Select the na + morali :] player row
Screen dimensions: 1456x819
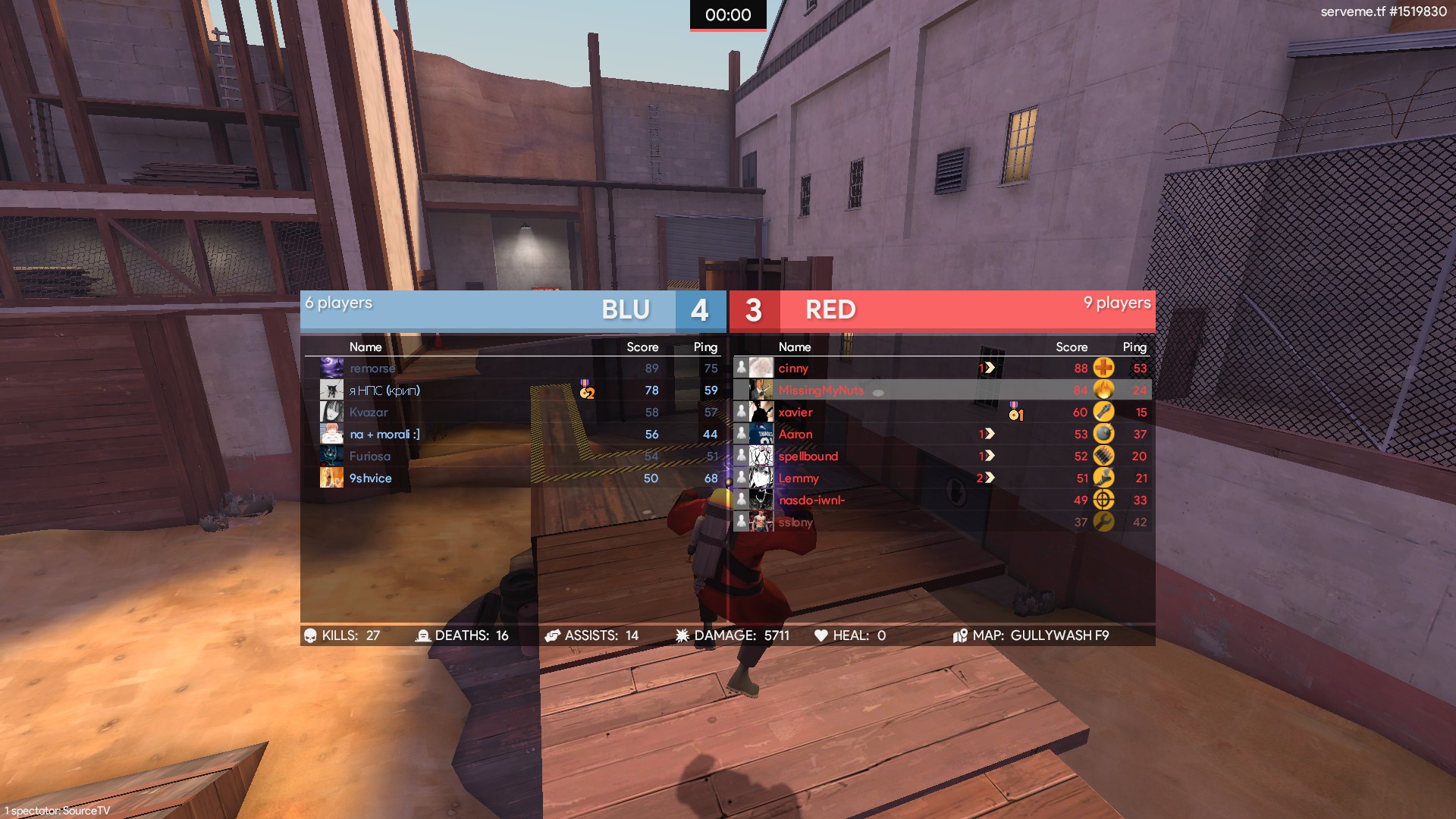(x=384, y=435)
